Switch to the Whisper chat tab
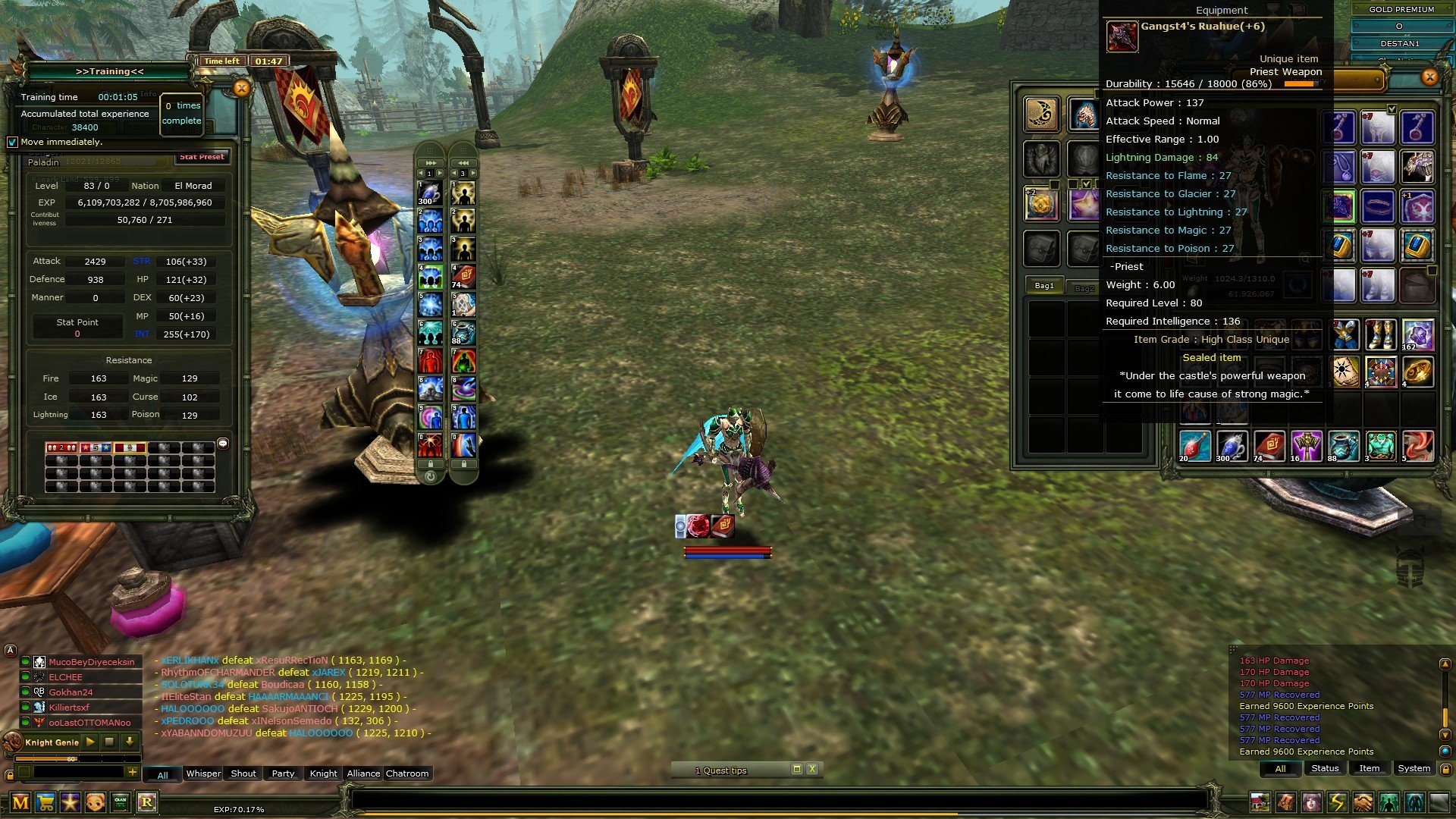 (202, 773)
